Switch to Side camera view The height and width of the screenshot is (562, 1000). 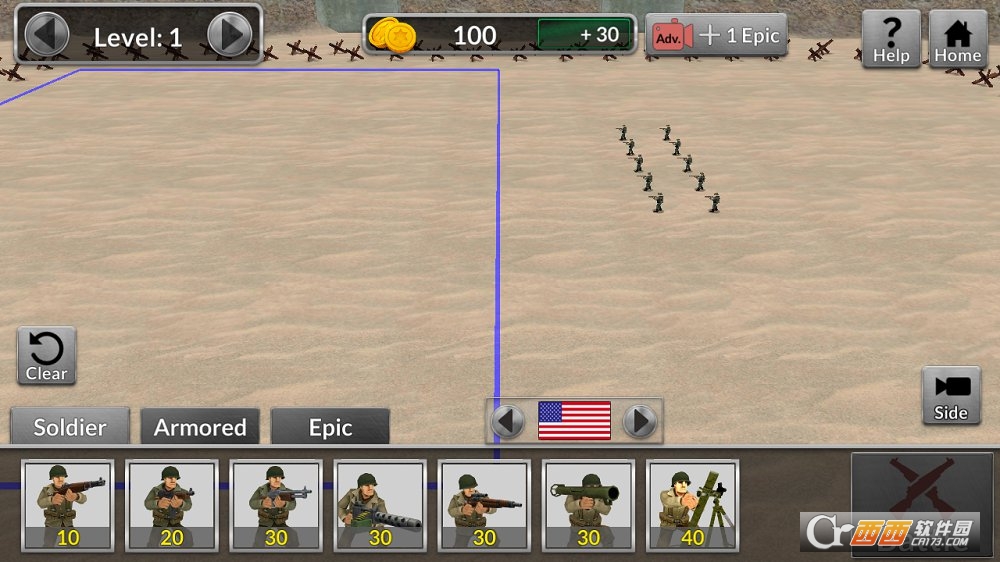point(950,396)
